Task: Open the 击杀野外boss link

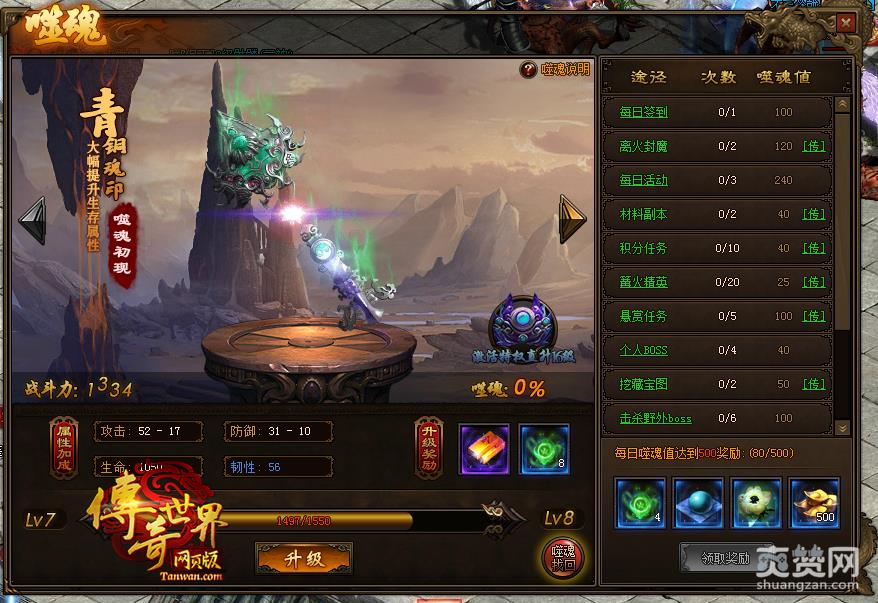Action: [x=655, y=418]
